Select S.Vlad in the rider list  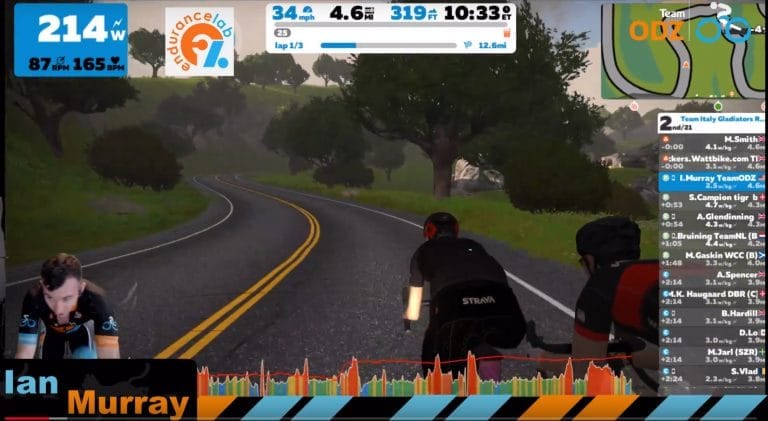pyautogui.click(x=712, y=374)
